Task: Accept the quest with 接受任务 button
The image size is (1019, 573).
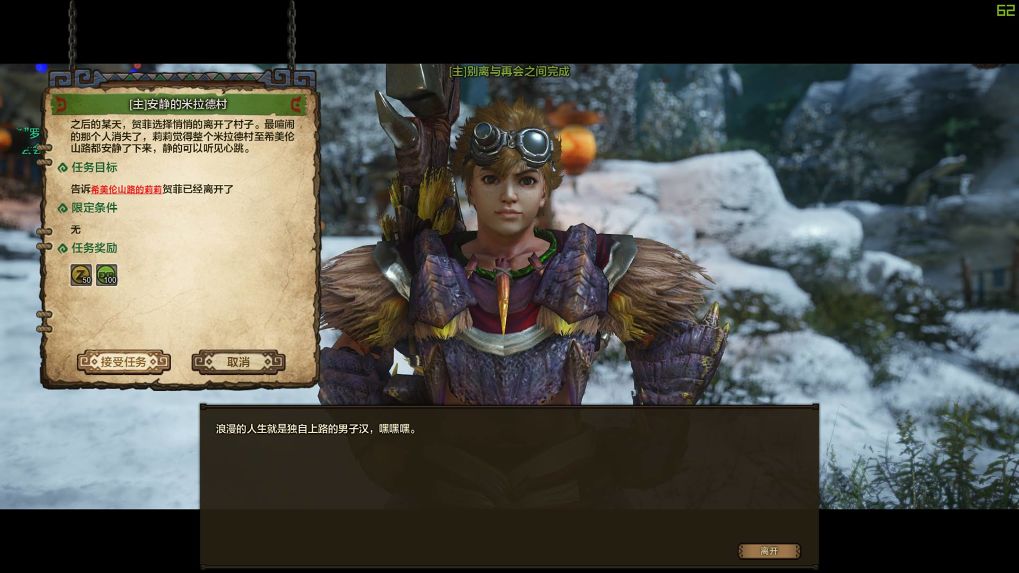Action: [x=123, y=362]
